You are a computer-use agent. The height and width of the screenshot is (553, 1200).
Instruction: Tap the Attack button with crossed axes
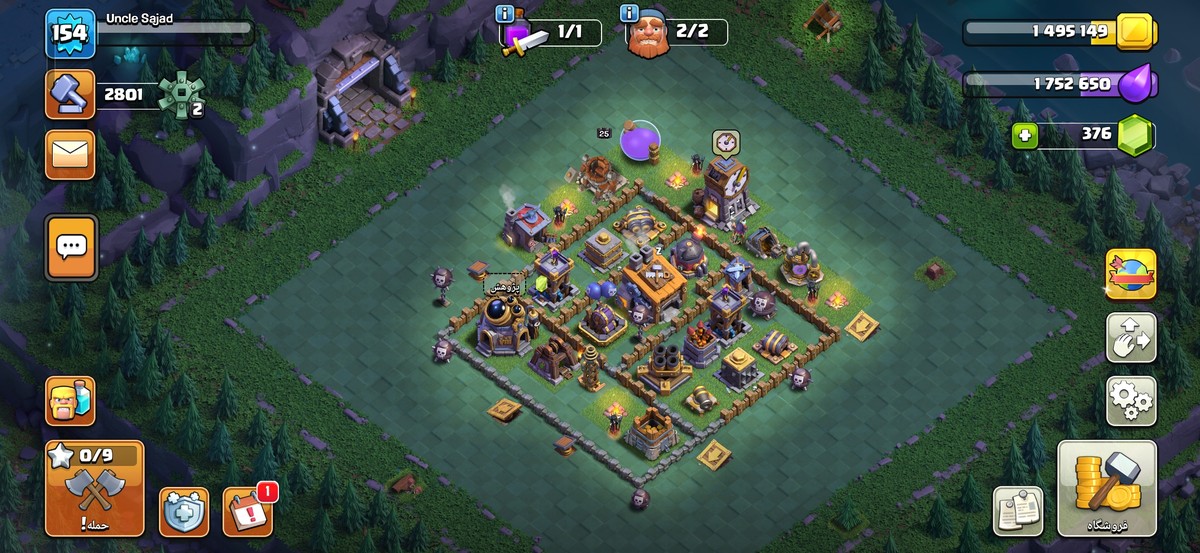tap(95, 488)
